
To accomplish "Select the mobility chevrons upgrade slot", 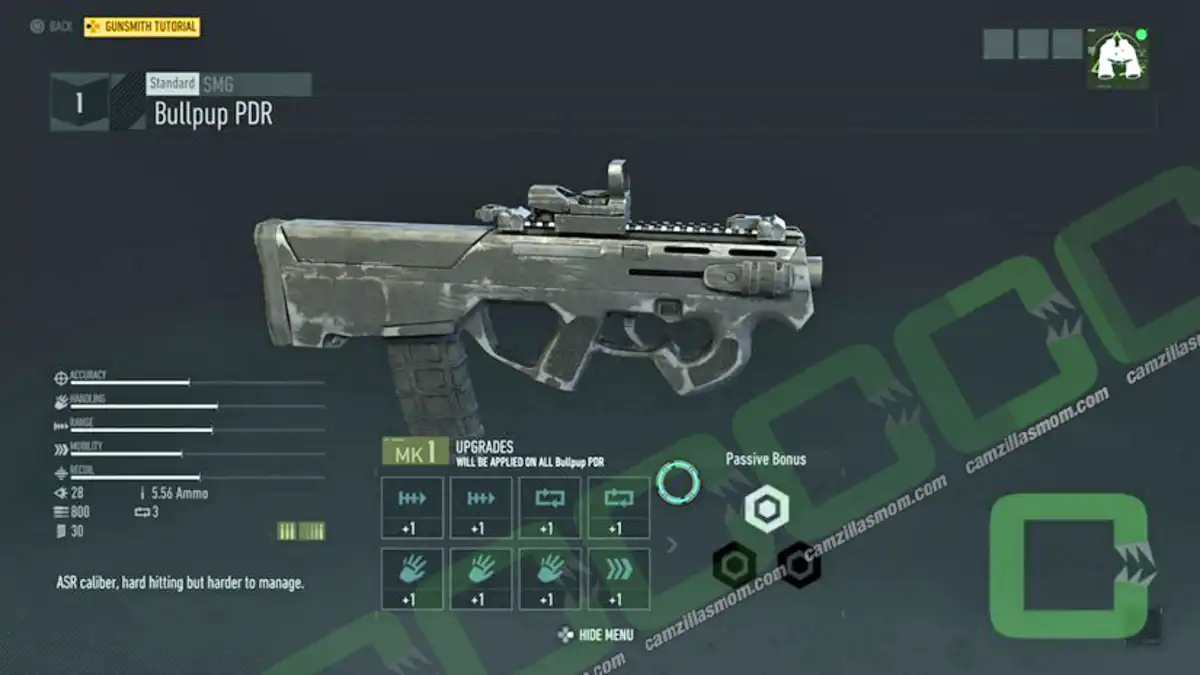I will coord(618,579).
